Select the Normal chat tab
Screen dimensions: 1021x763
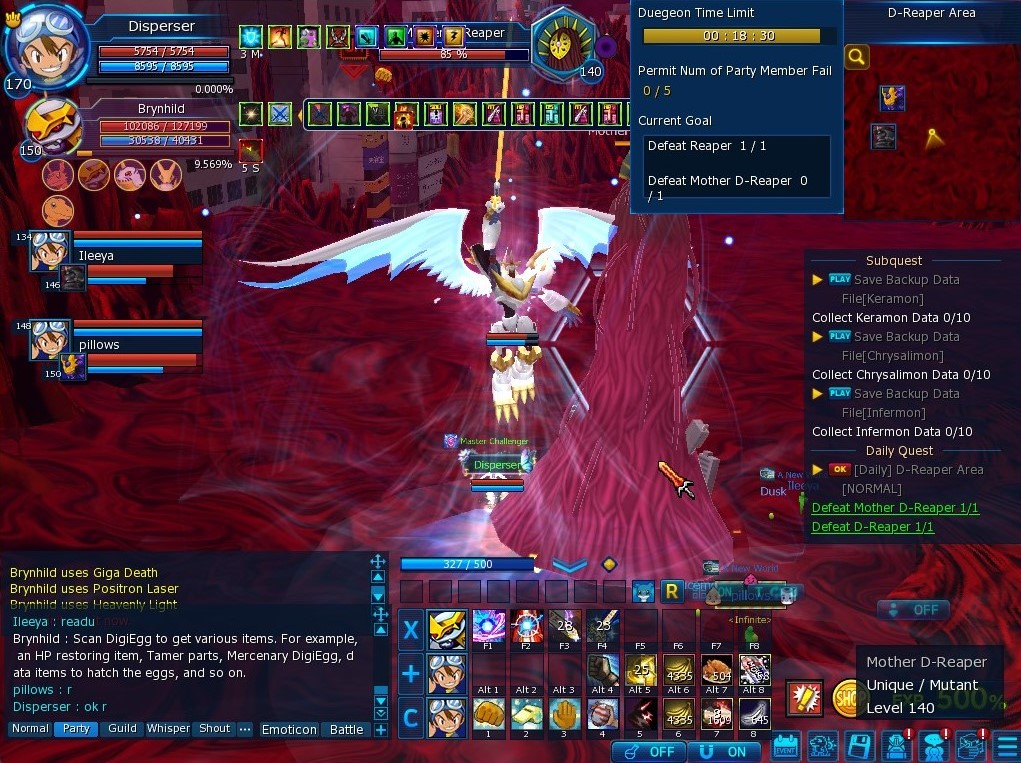[x=30, y=729]
